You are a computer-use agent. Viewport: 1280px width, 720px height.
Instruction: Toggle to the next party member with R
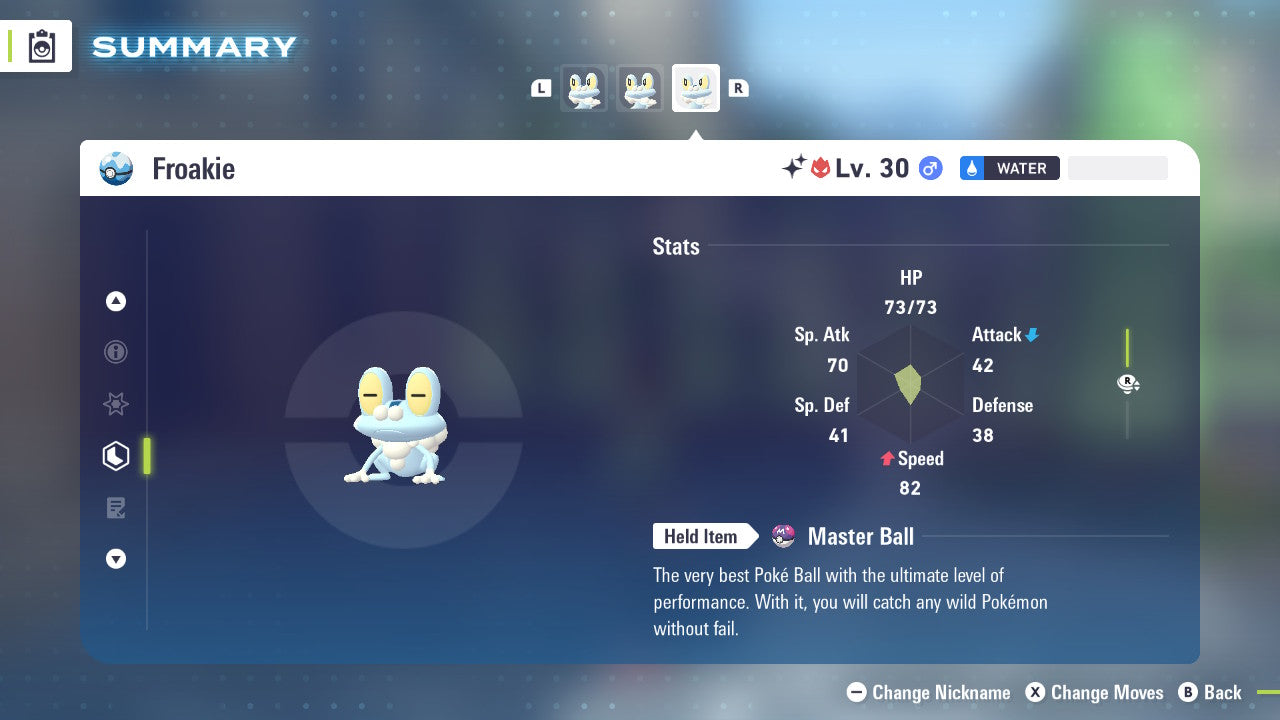pyautogui.click(x=739, y=88)
